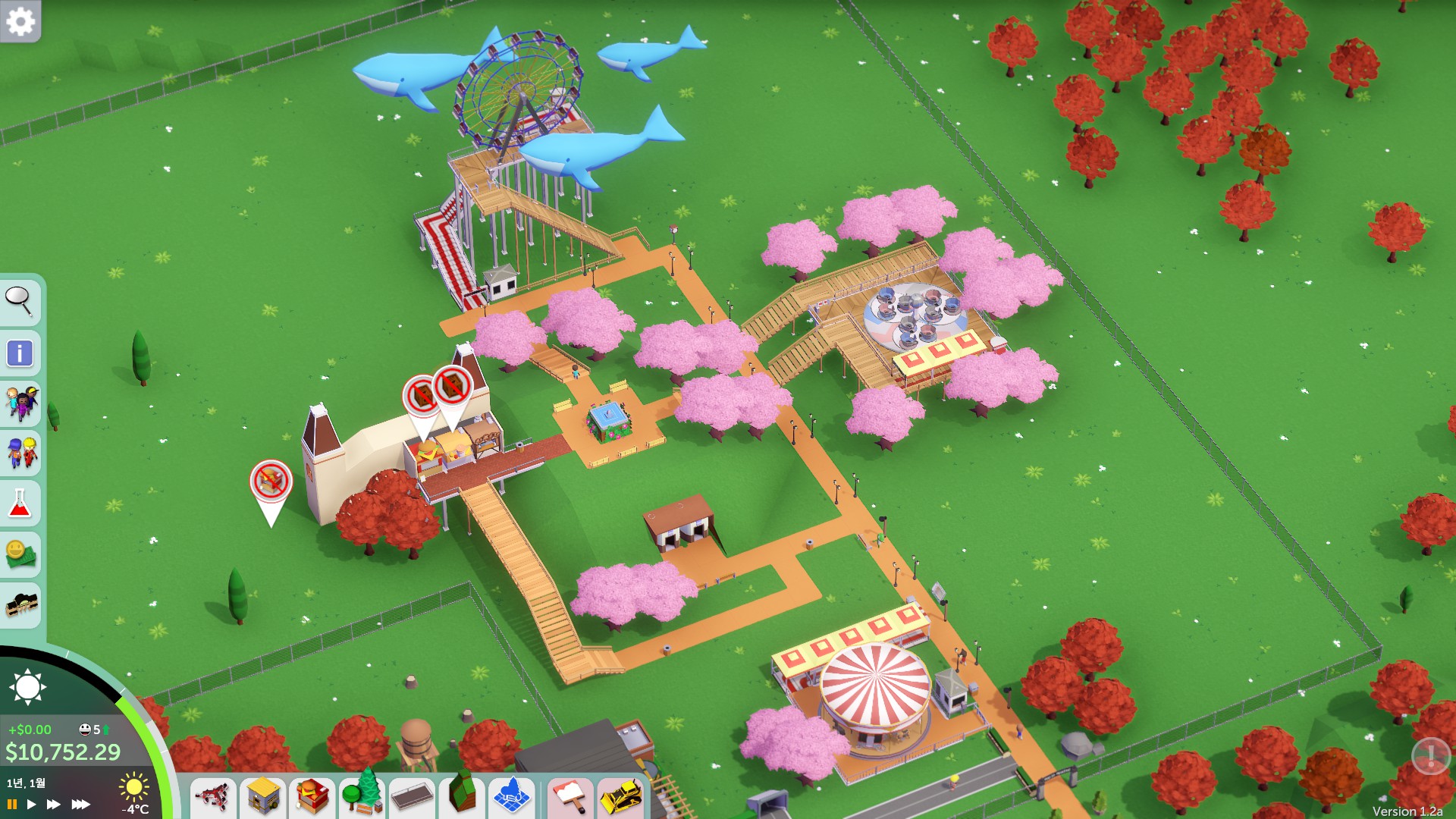Open the park info panel
1456x819 pixels.
[x=20, y=353]
